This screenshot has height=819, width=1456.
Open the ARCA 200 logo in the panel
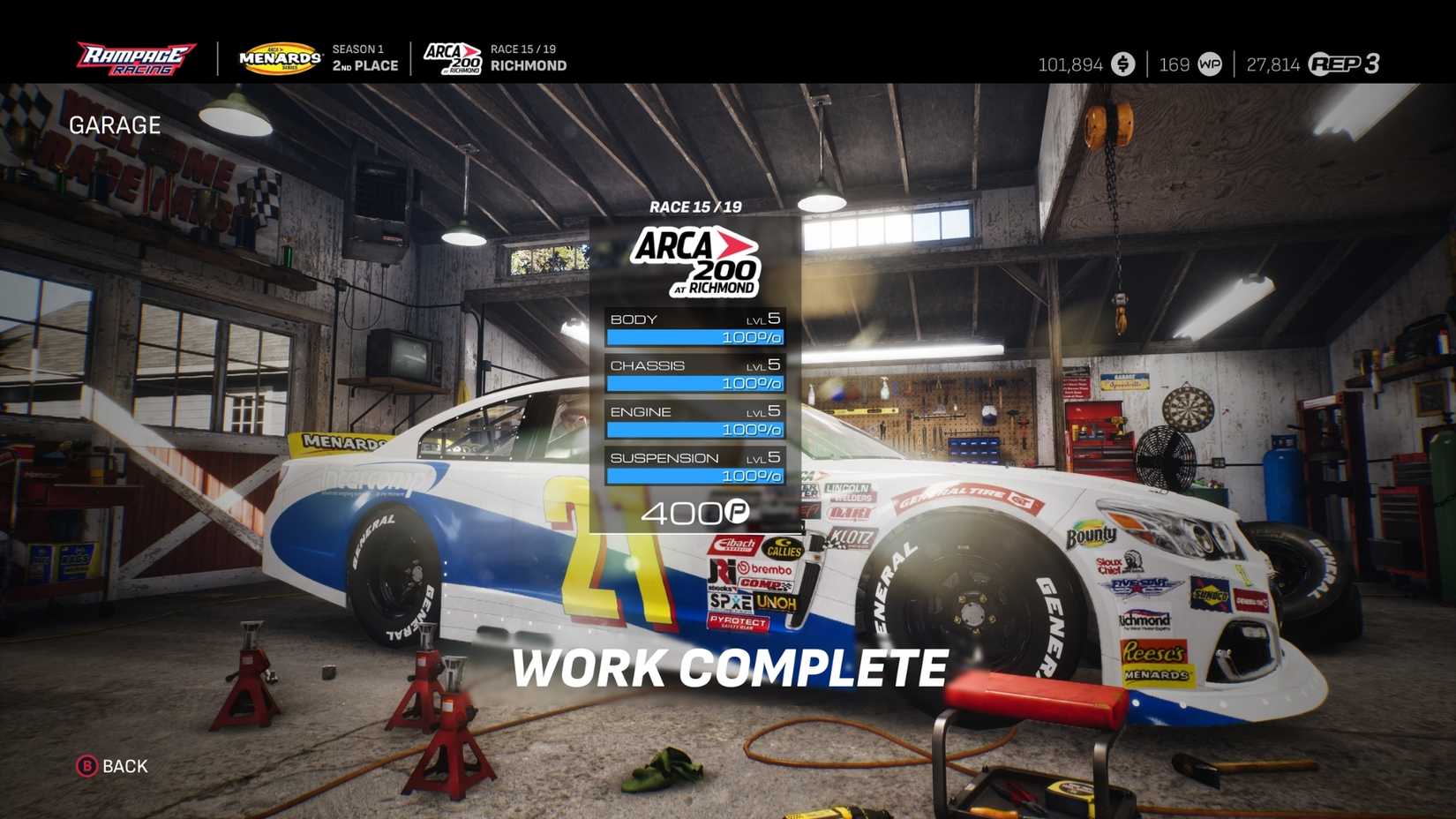pyautogui.click(x=693, y=260)
